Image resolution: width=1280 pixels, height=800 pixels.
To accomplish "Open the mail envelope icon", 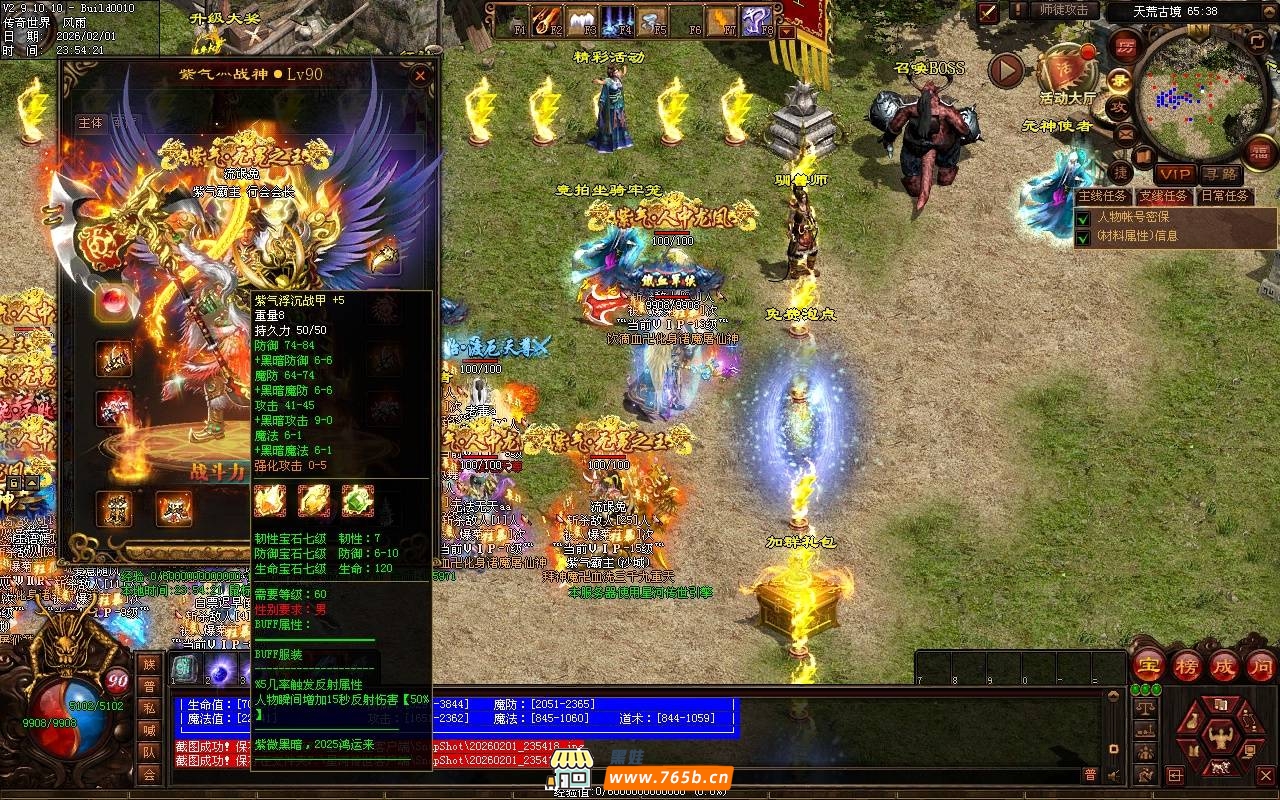I will [1126, 133].
